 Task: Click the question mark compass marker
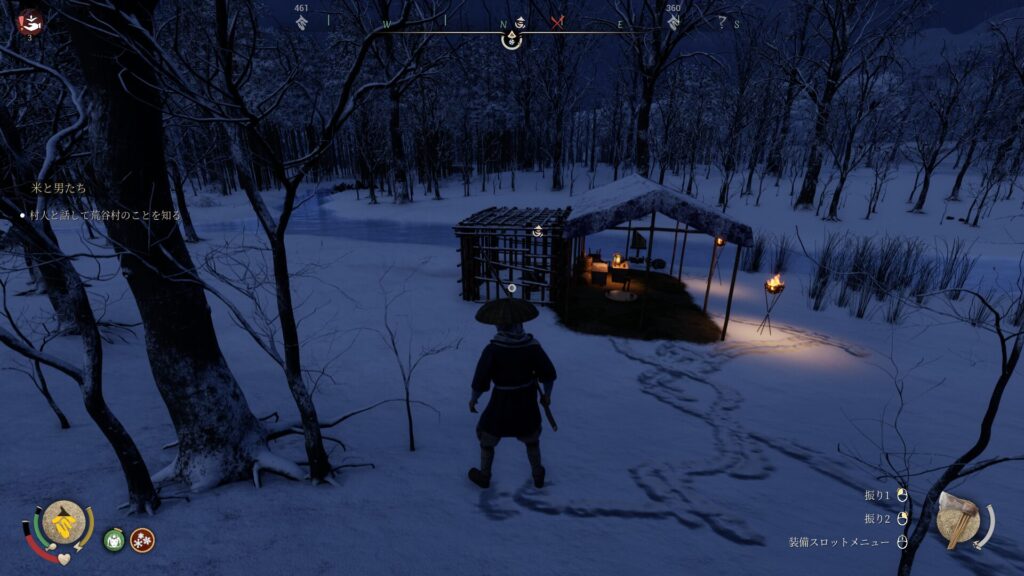coord(722,23)
